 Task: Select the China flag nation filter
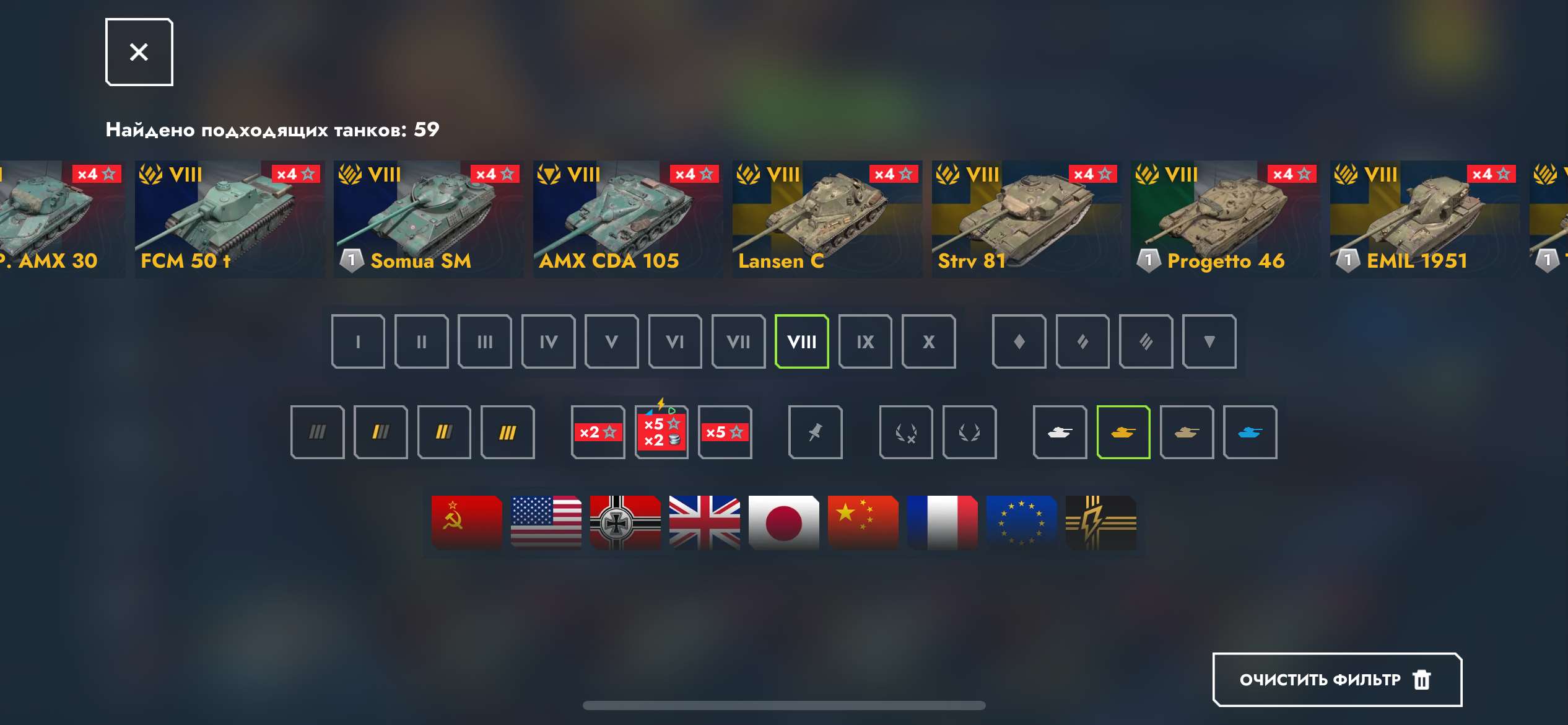coord(863,522)
